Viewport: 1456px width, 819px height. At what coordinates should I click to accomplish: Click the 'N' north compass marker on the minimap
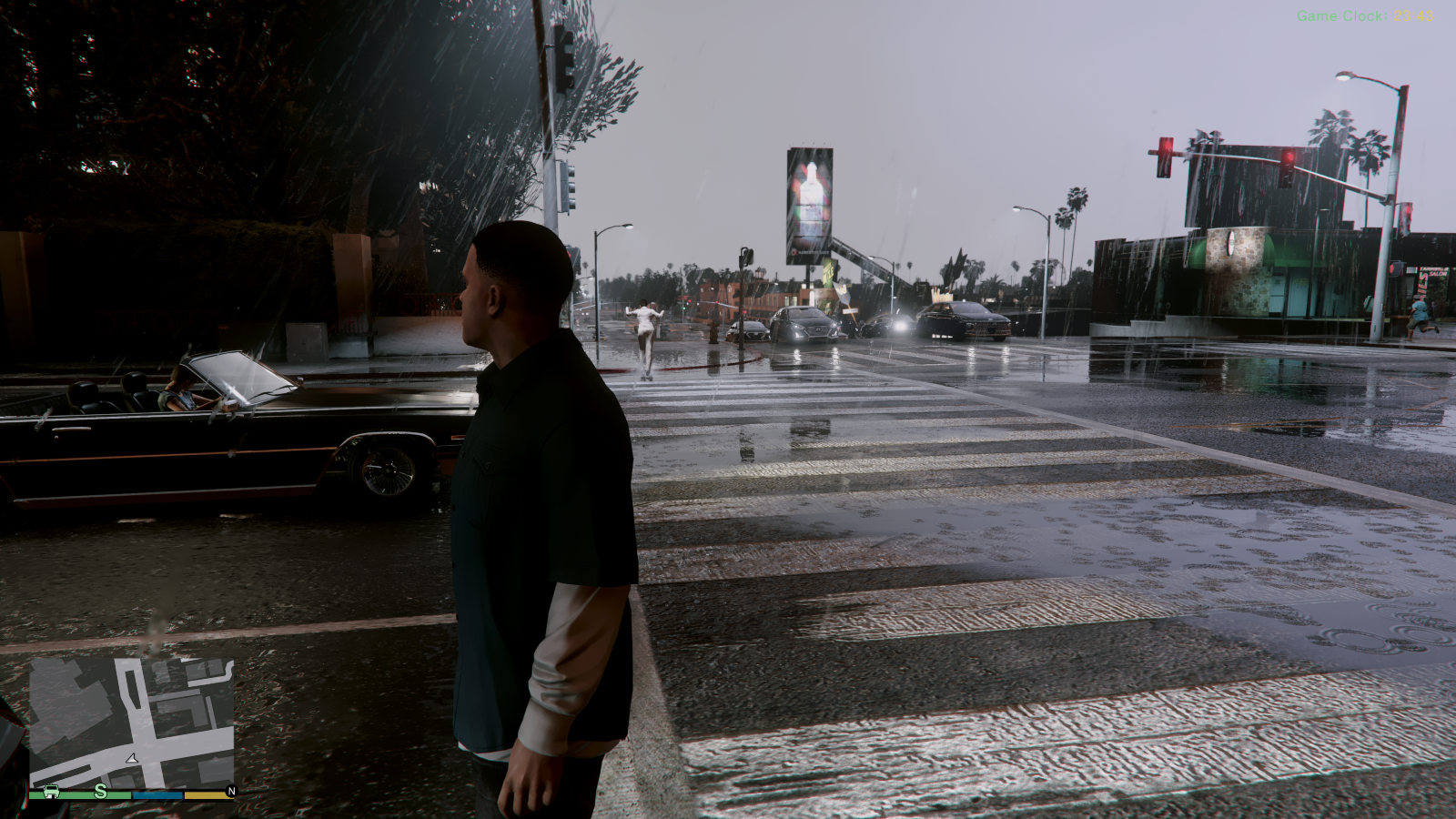(x=231, y=791)
